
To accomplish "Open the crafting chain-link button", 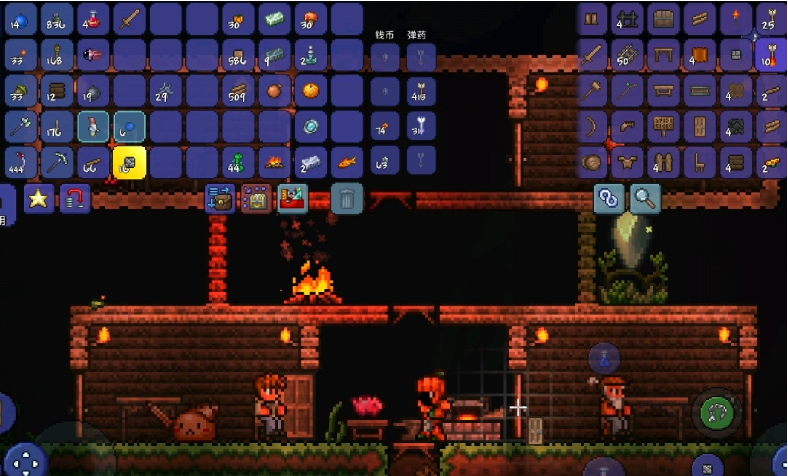I will click(608, 198).
